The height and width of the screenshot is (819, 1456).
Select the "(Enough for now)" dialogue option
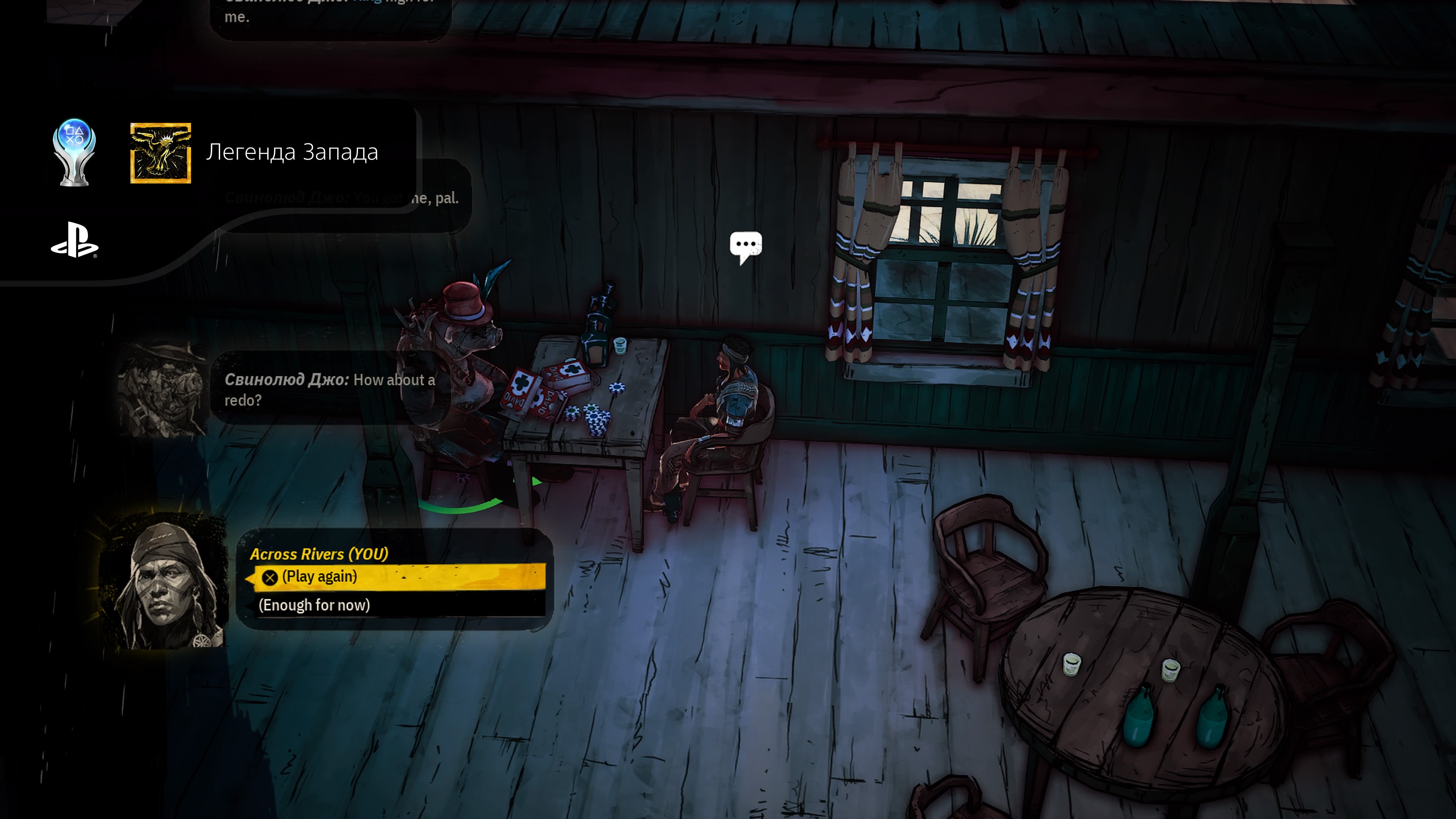[x=314, y=606]
